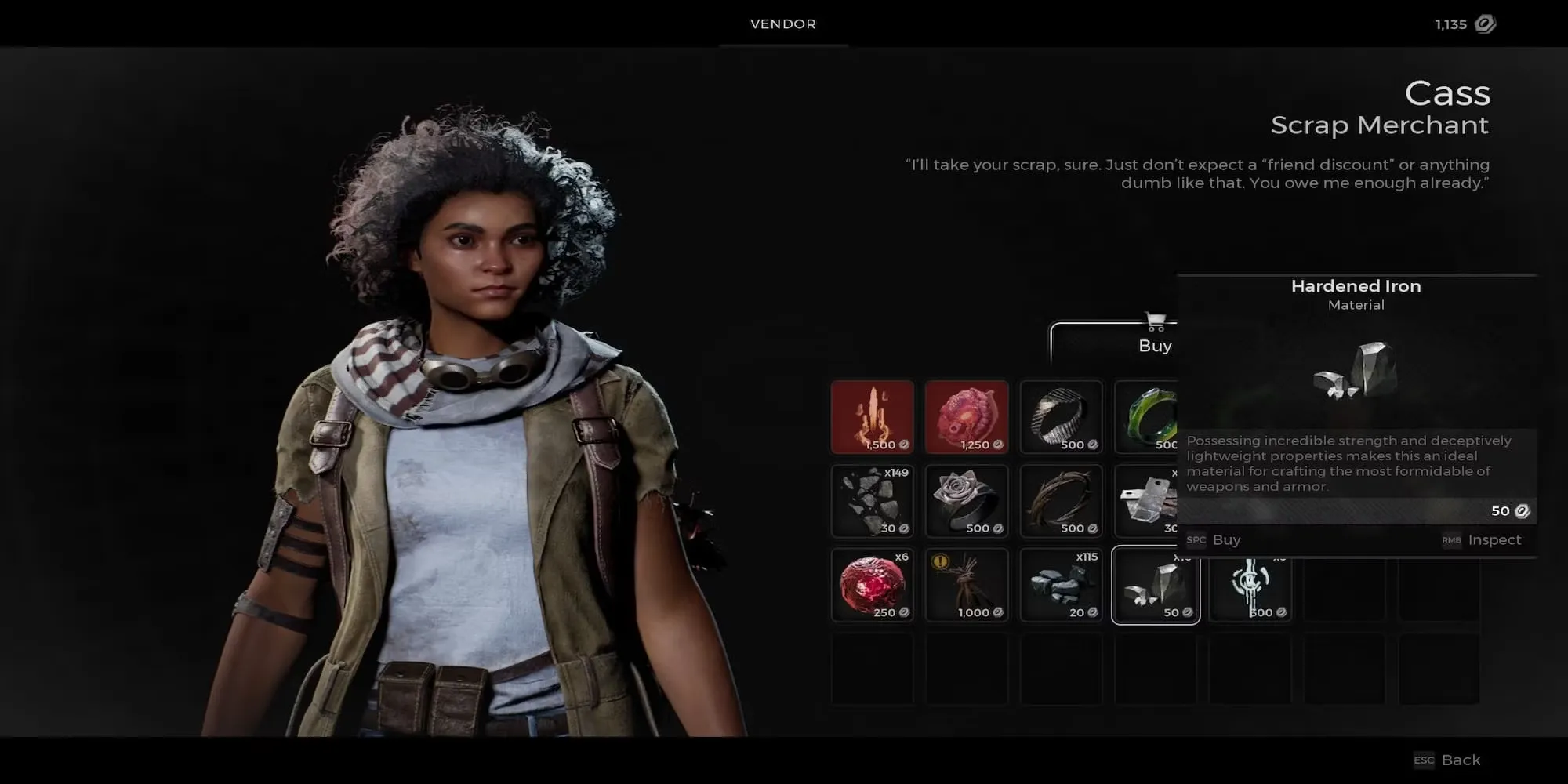1568x784 pixels.
Task: Pick the metal plate scraps item
Action: click(1146, 501)
